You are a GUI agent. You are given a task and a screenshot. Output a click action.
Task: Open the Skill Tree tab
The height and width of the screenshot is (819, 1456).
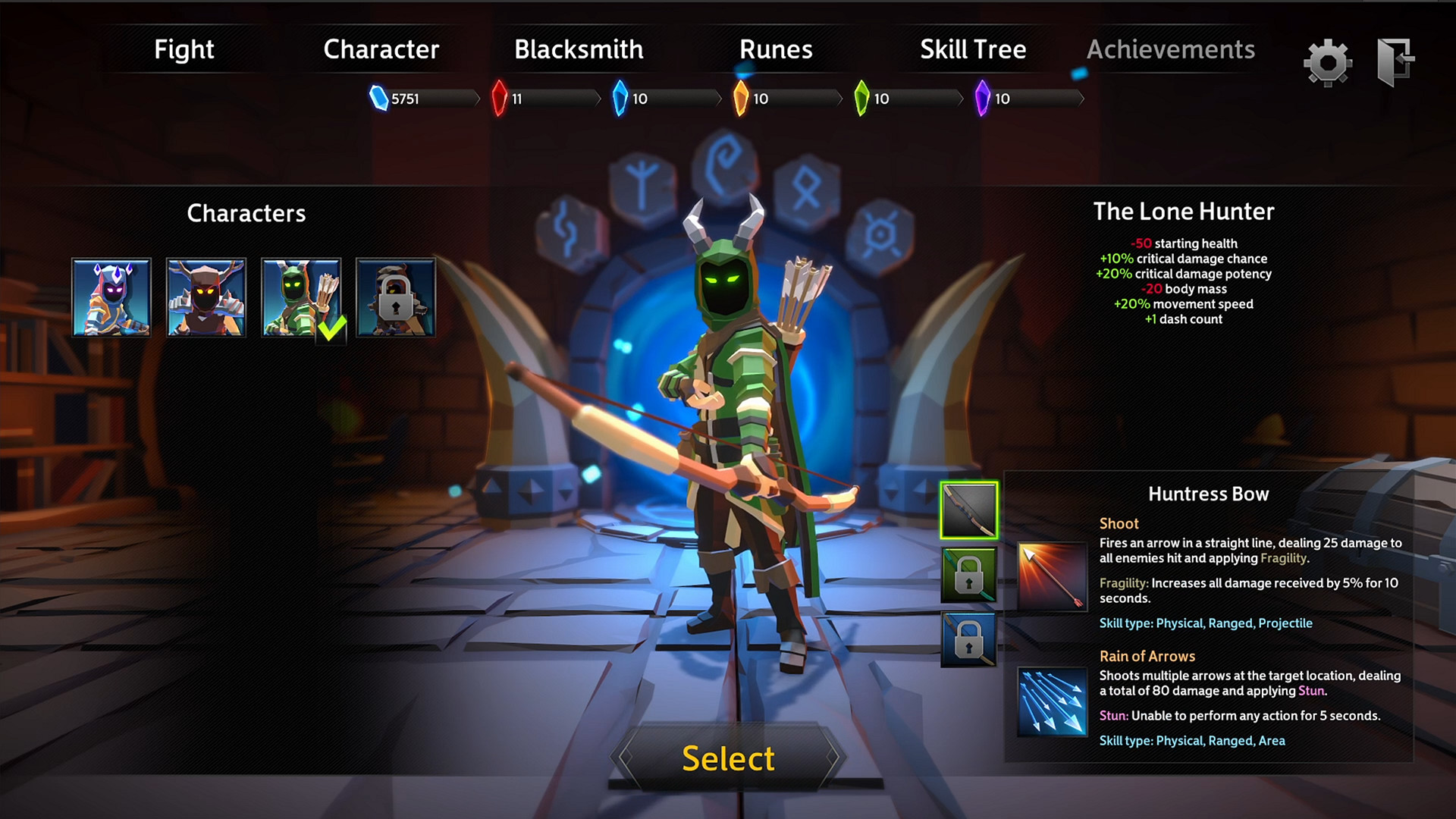click(973, 49)
